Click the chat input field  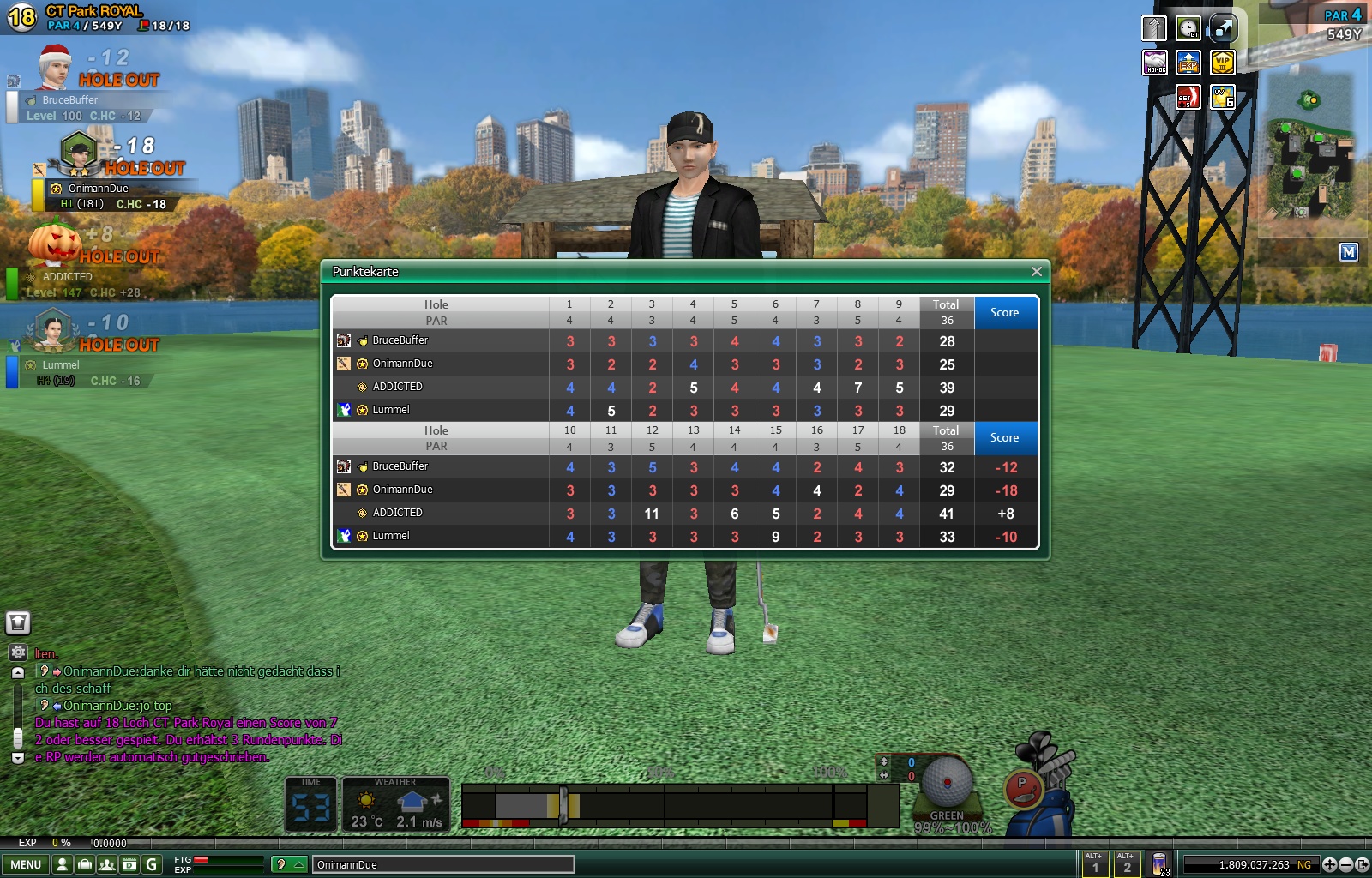442,864
